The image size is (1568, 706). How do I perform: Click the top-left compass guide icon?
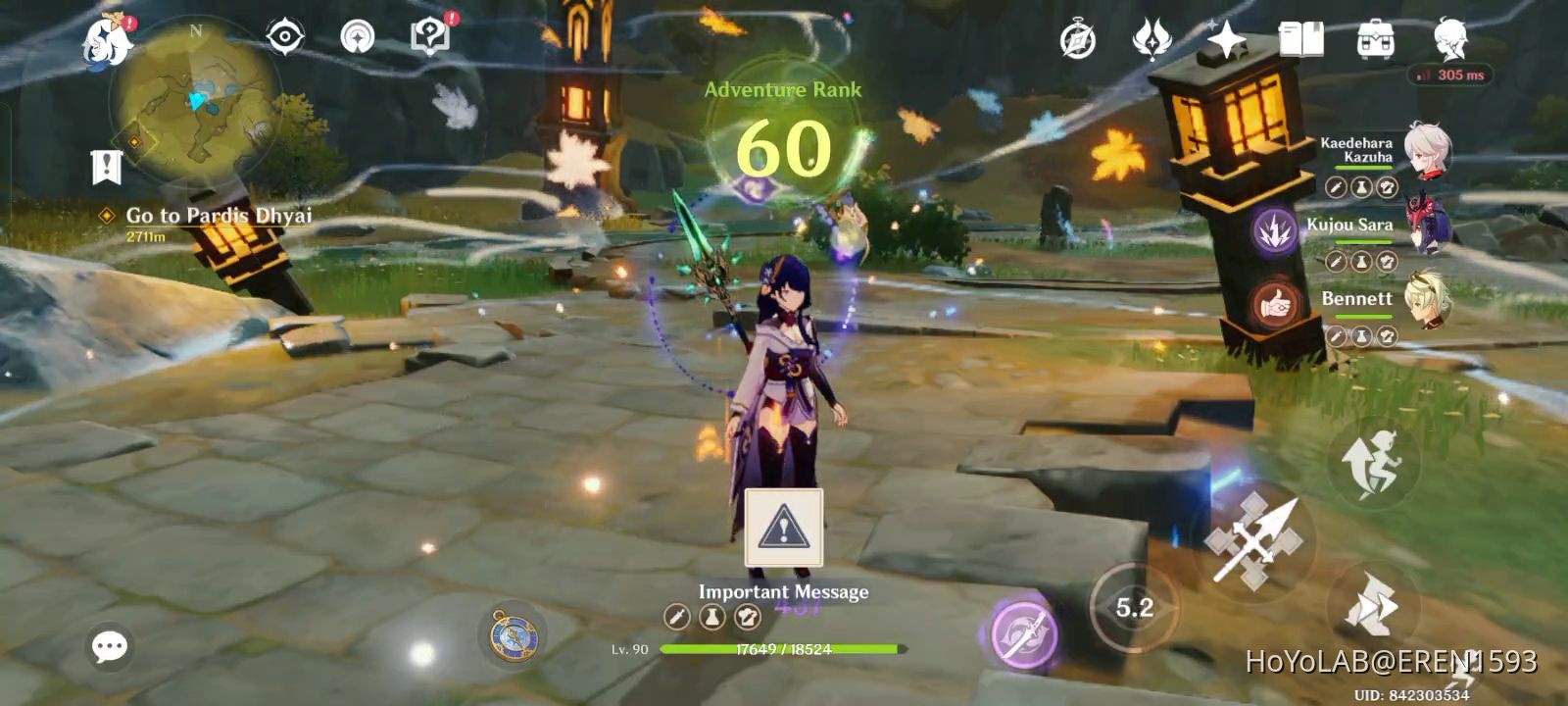click(x=282, y=36)
